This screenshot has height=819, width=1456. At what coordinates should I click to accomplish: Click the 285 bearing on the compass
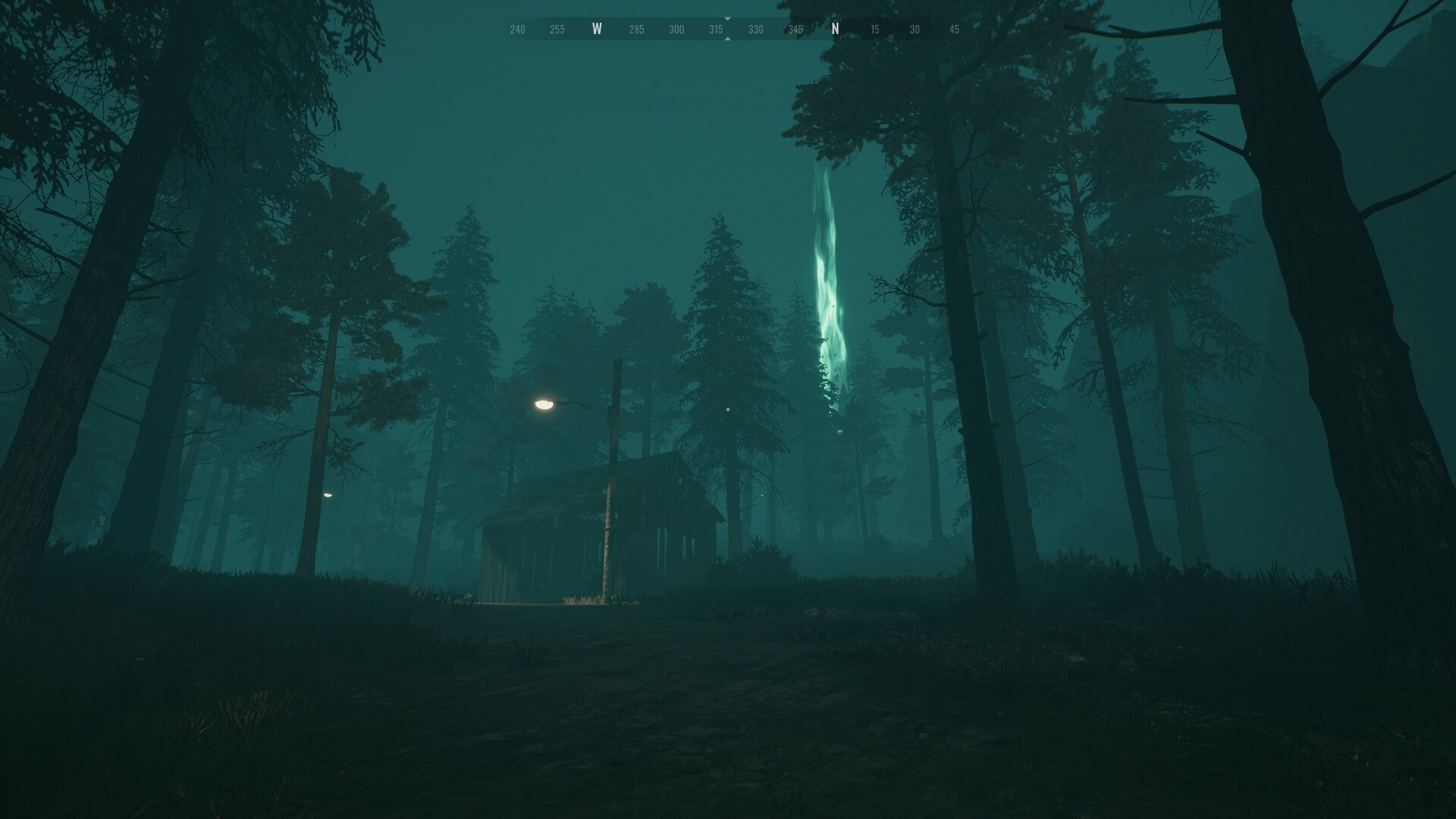pyautogui.click(x=636, y=29)
